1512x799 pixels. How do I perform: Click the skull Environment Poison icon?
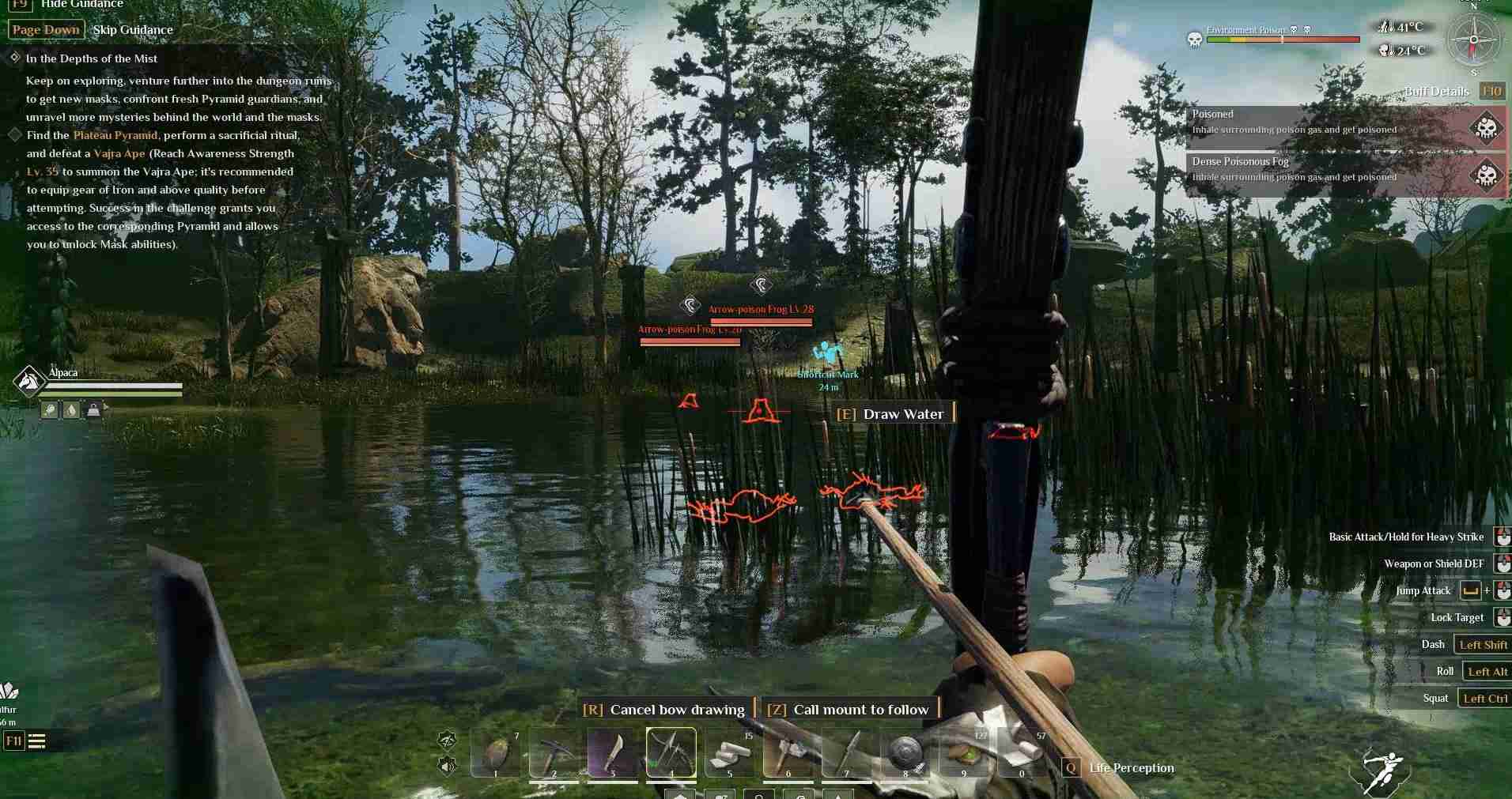1195,38
